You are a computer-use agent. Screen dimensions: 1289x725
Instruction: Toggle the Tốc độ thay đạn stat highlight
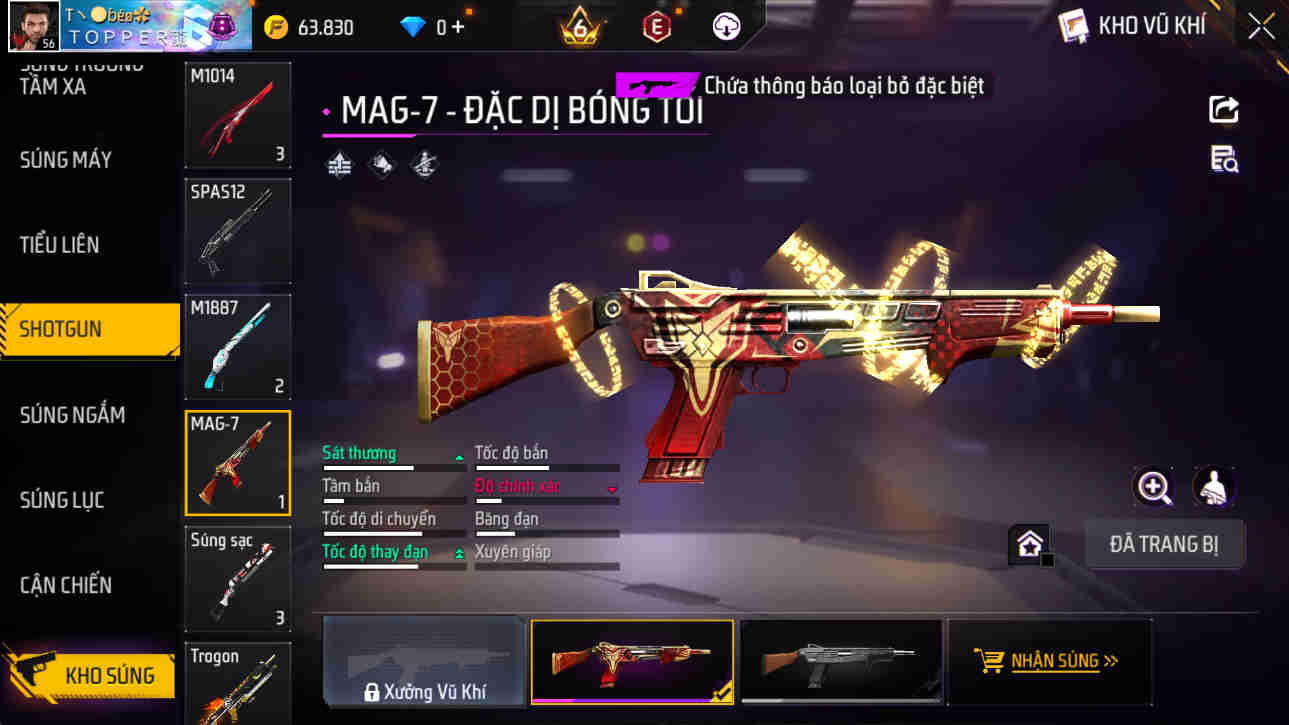point(378,551)
